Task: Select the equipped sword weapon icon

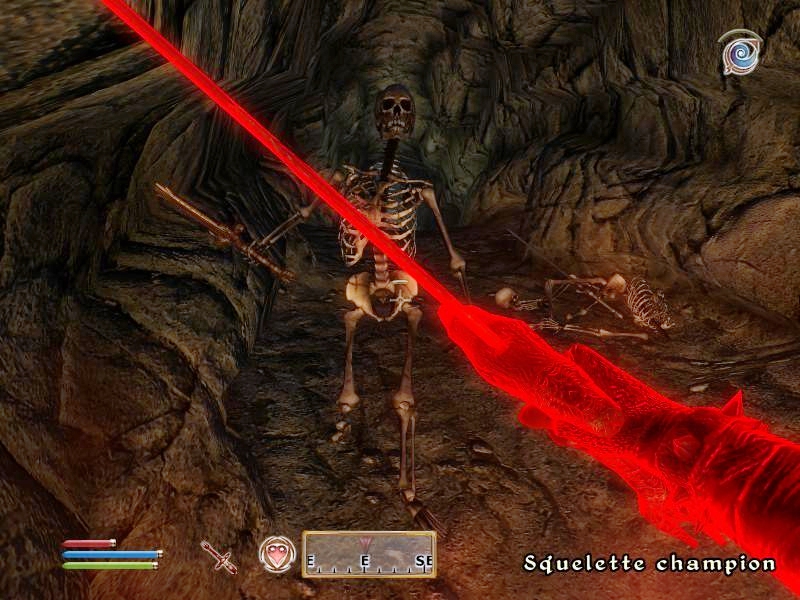Action: coord(219,555)
